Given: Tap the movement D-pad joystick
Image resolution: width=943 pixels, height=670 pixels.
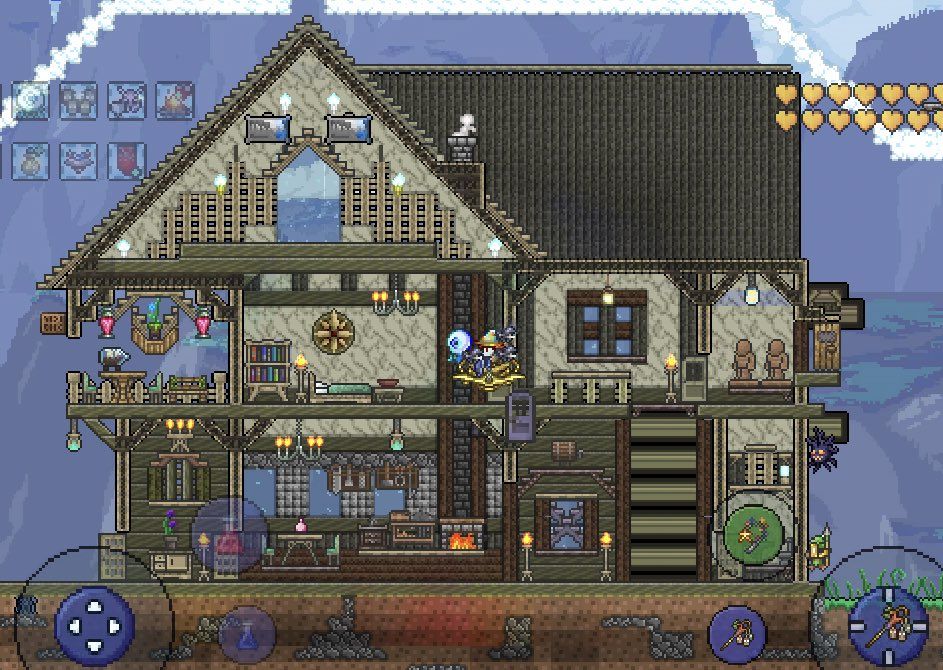Looking at the screenshot, I should tap(95, 625).
